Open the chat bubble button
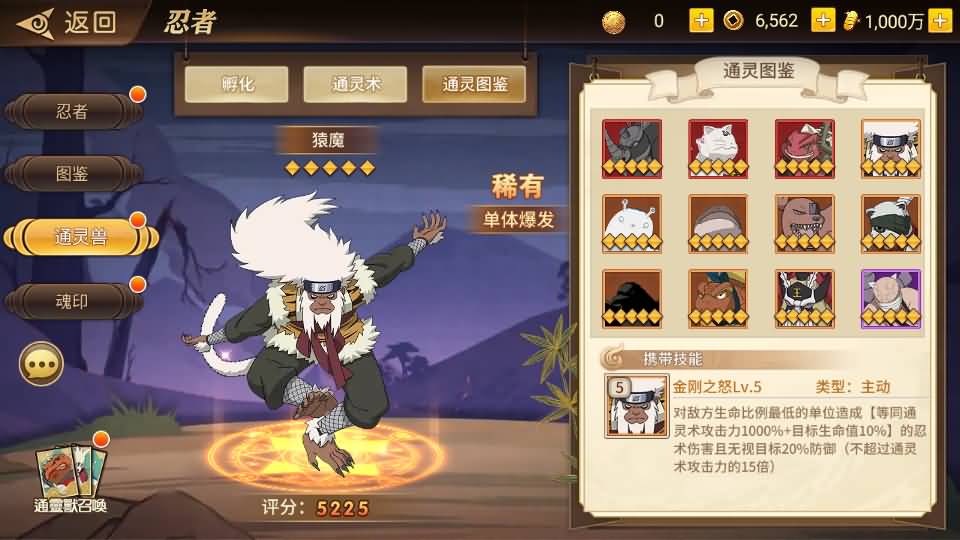 [41, 365]
